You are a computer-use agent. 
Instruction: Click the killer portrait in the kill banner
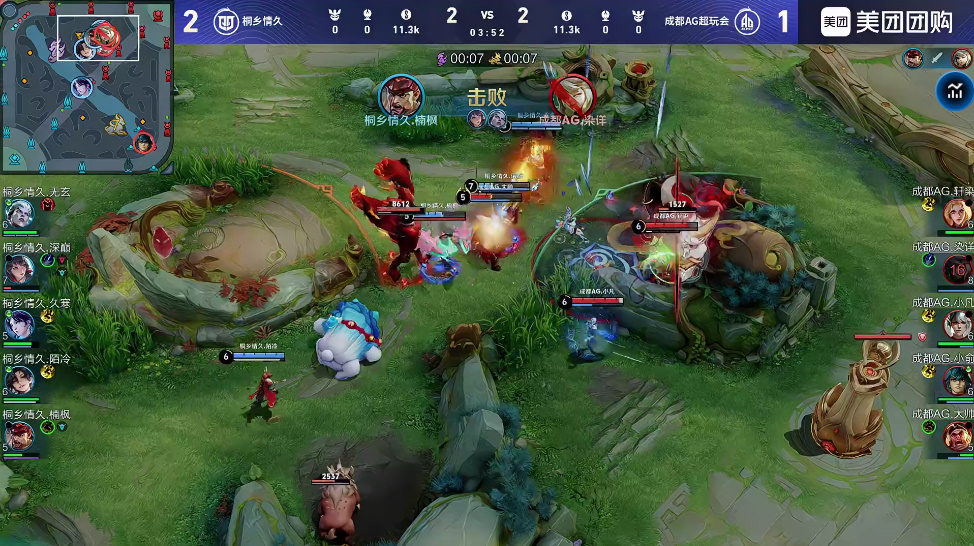point(401,95)
